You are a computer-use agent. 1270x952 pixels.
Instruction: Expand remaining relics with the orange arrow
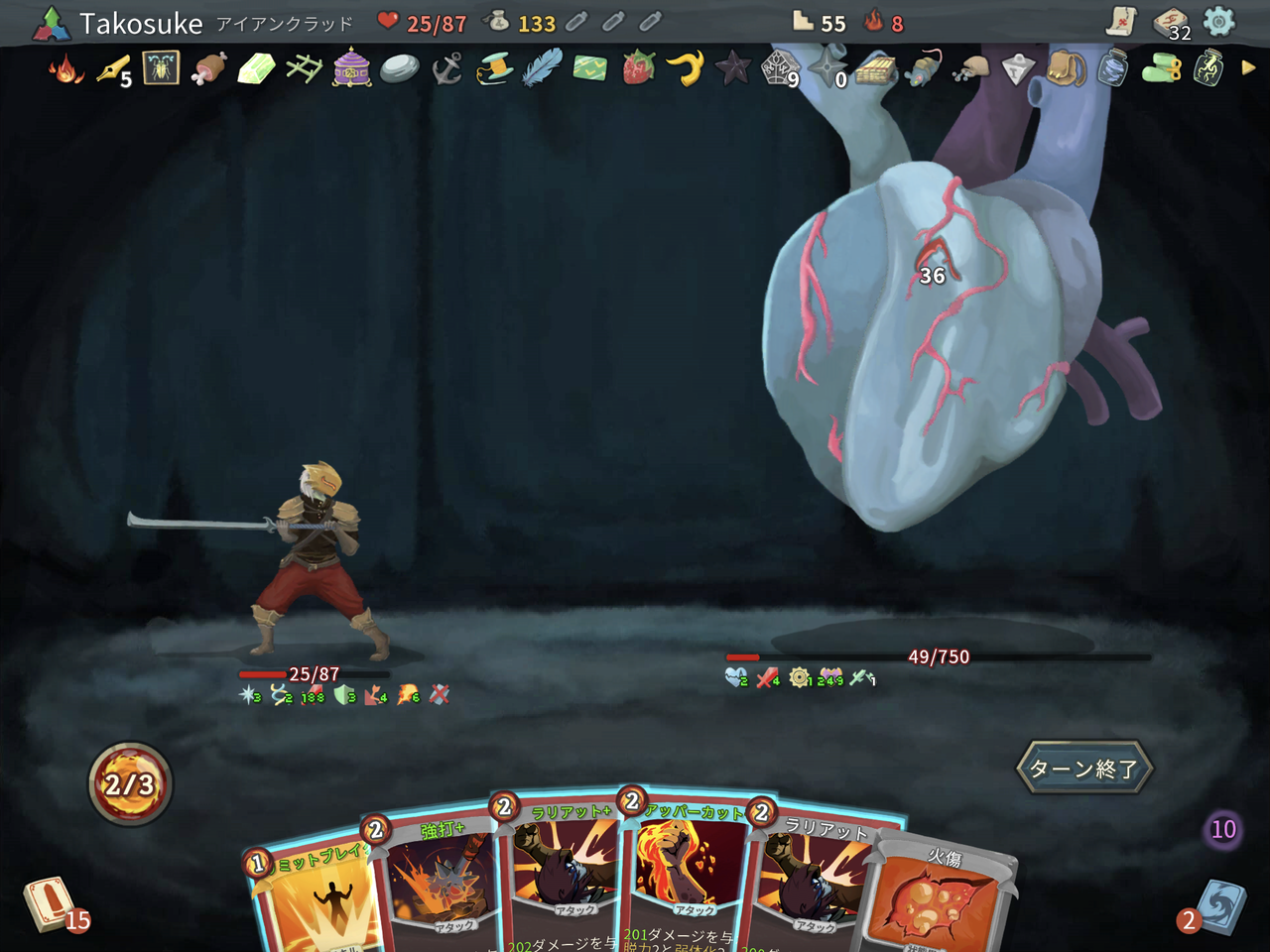tap(1248, 69)
